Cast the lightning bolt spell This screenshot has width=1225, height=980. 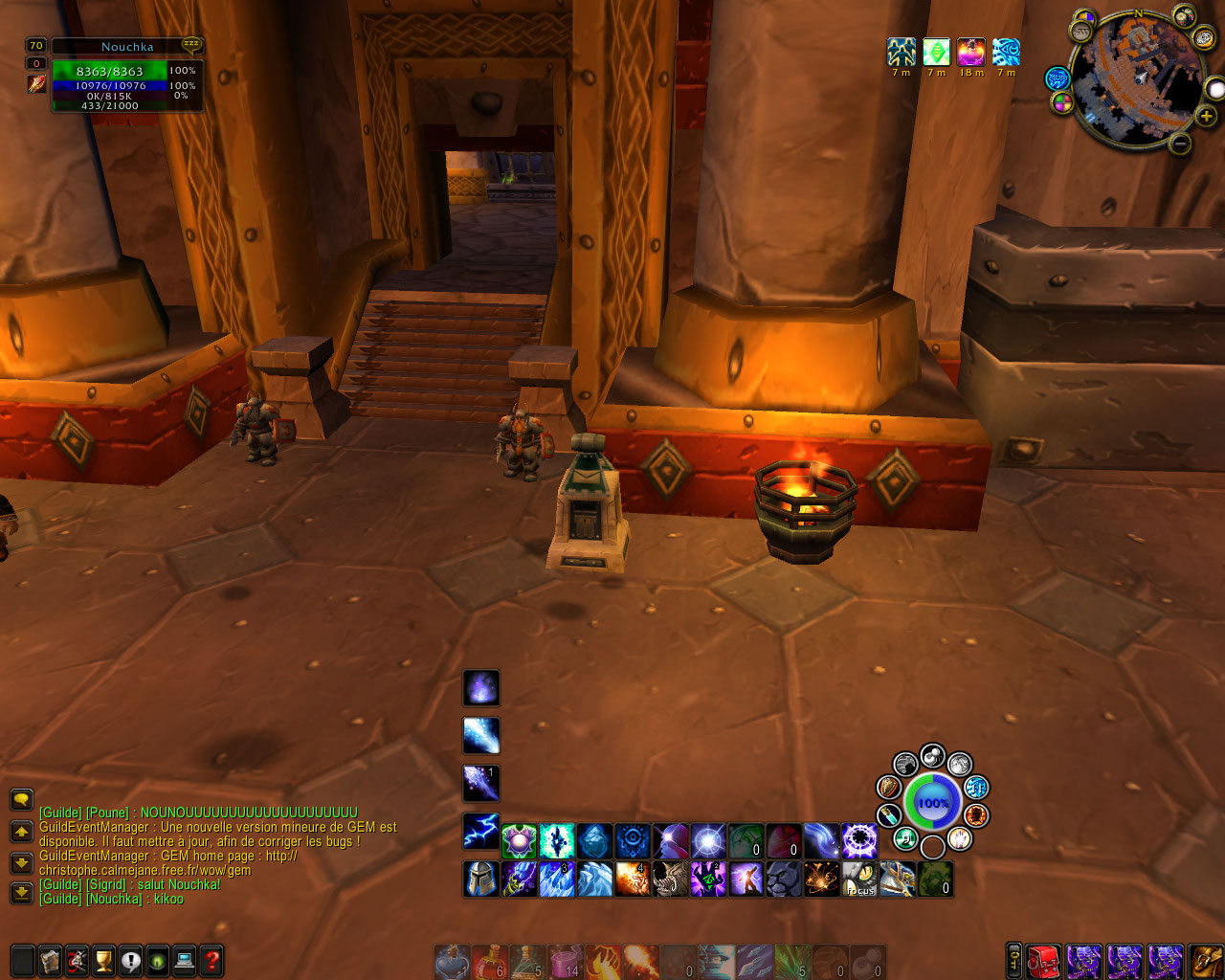(x=481, y=831)
